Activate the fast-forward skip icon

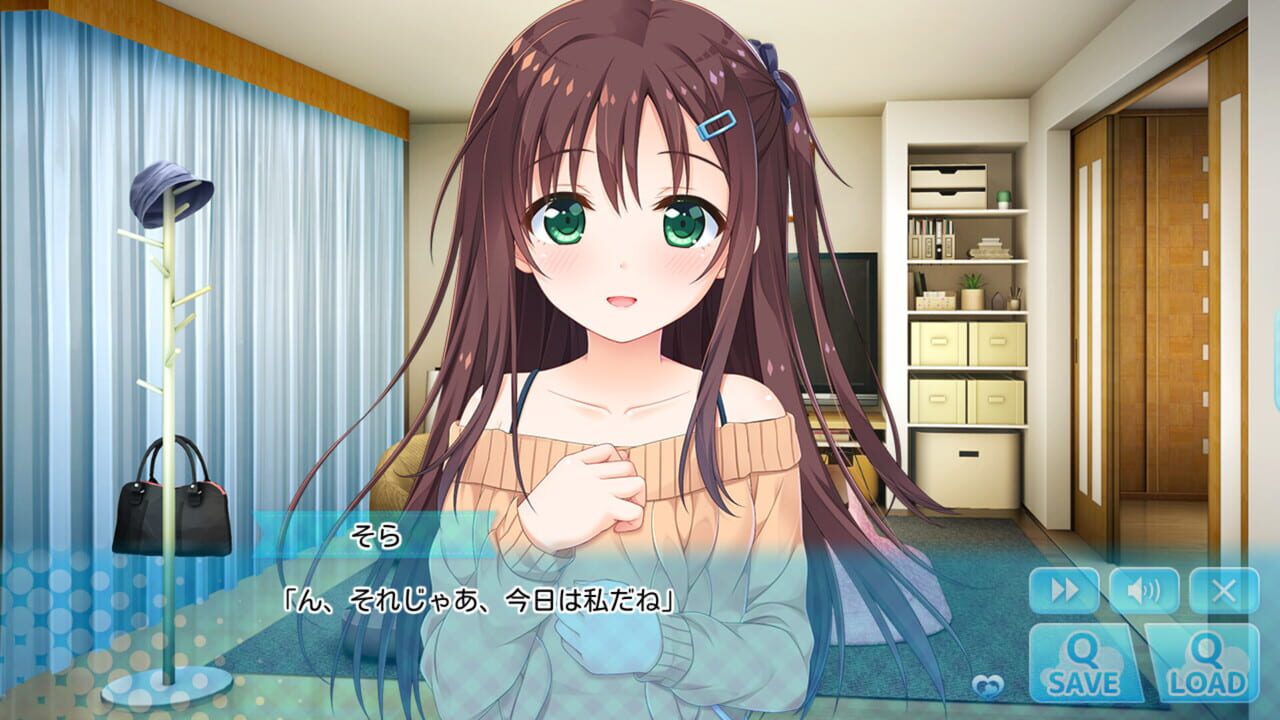[1064, 589]
